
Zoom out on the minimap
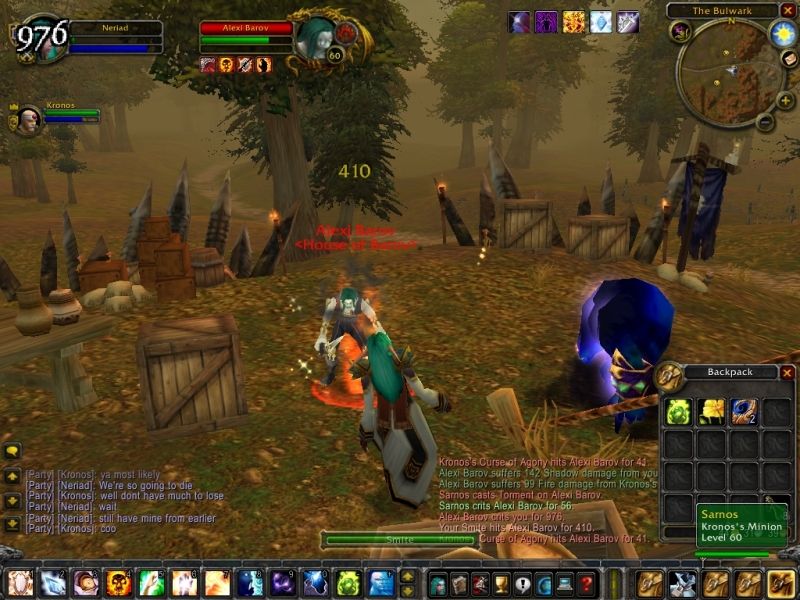tap(763, 124)
